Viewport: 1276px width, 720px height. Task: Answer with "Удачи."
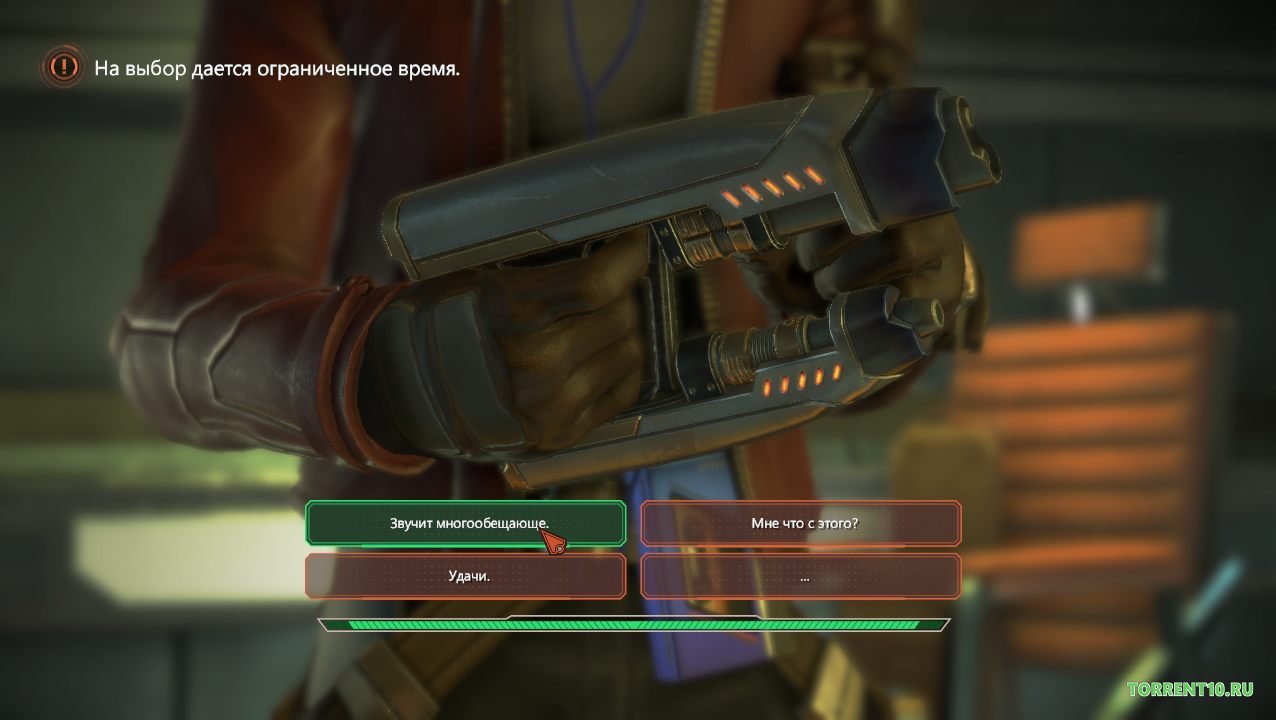(466, 576)
